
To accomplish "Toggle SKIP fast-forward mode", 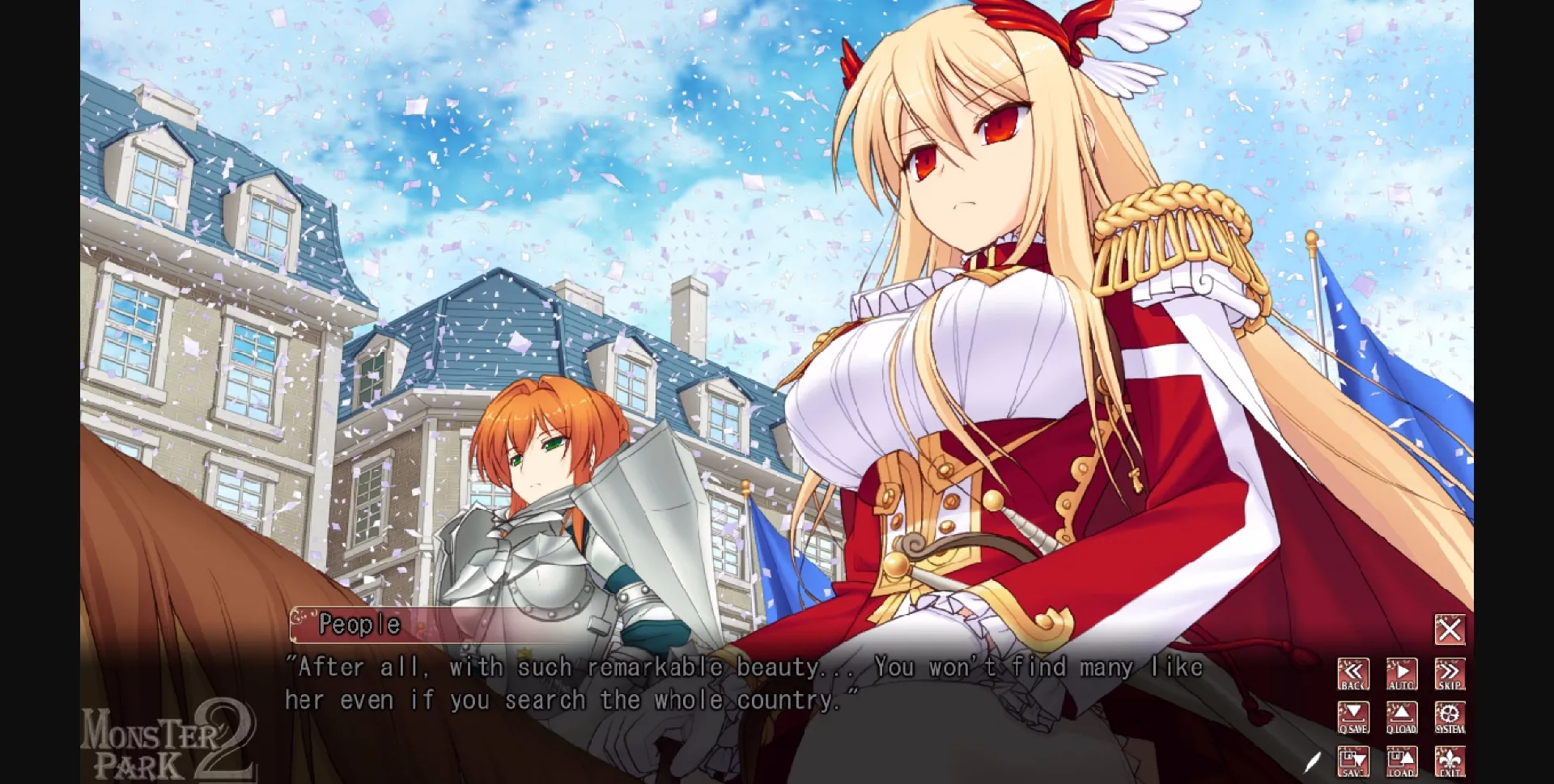I will coord(1449,674).
